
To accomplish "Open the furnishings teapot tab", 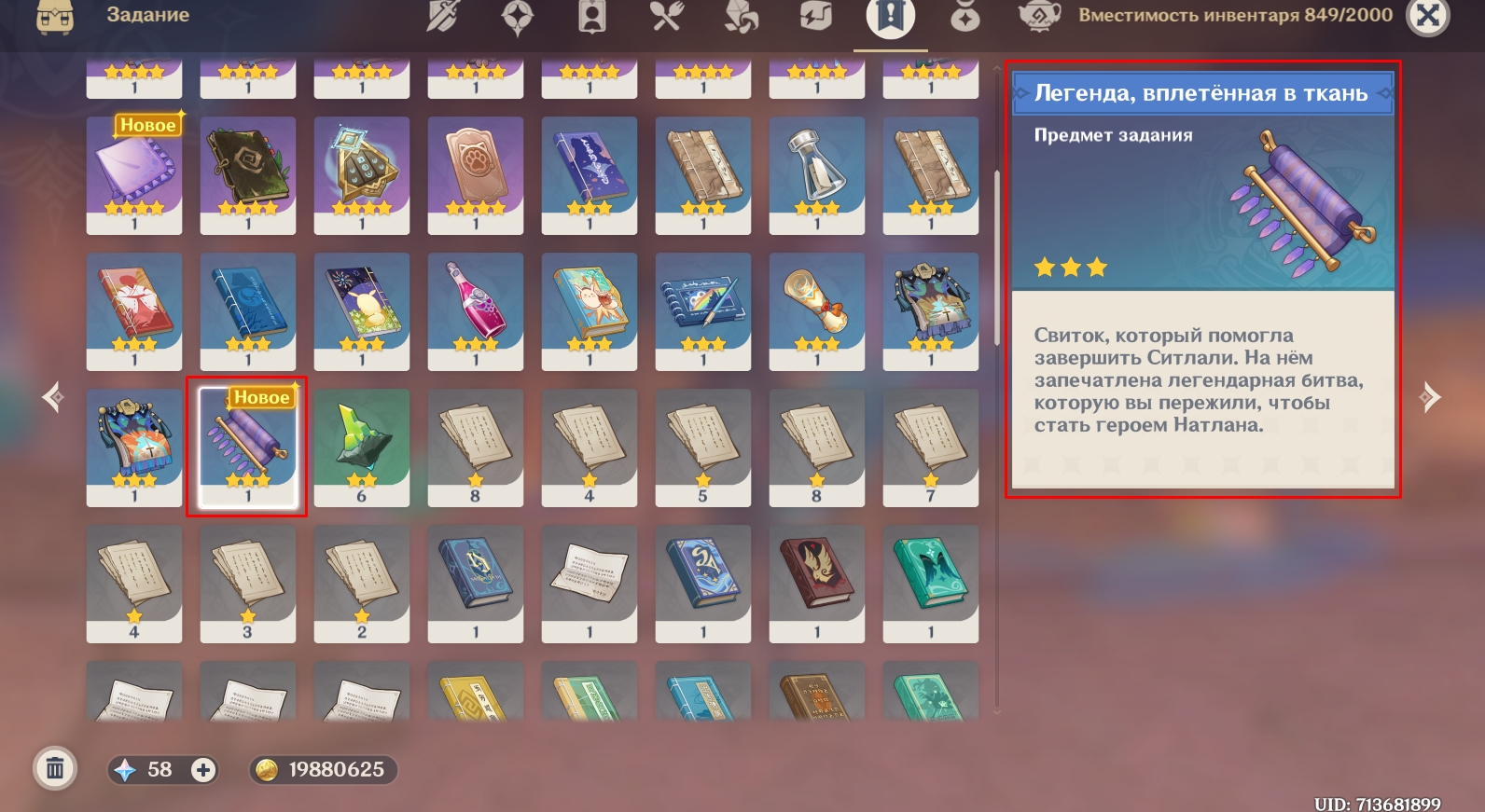I will click(1038, 16).
